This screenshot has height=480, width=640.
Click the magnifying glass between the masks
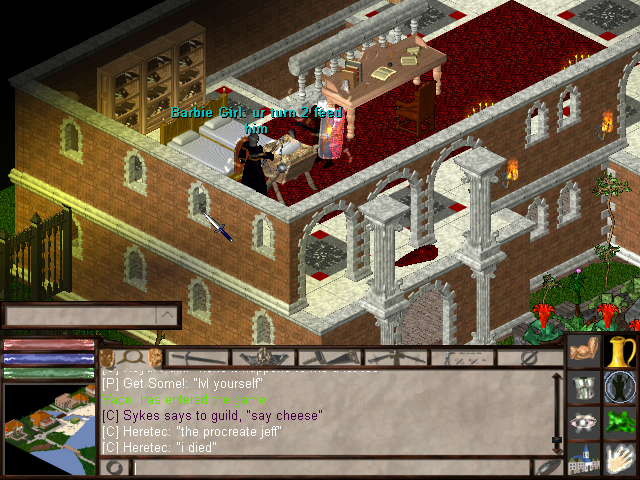pyautogui.click(x=132, y=357)
